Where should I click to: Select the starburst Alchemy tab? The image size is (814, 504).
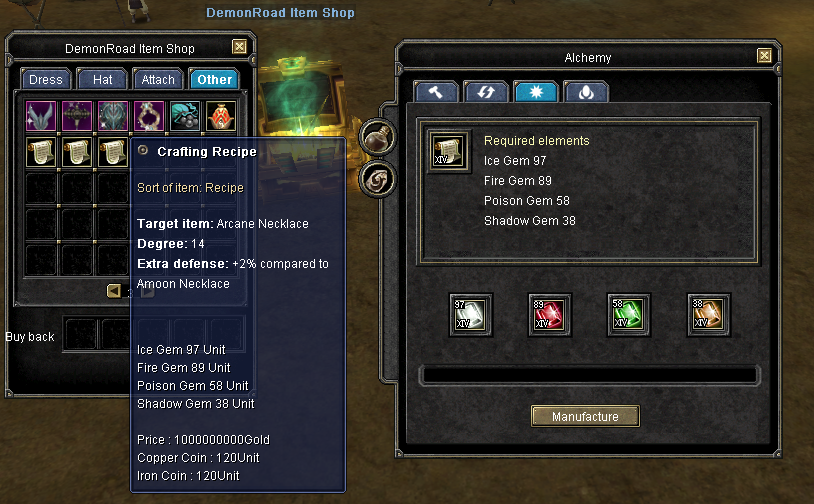(535, 92)
